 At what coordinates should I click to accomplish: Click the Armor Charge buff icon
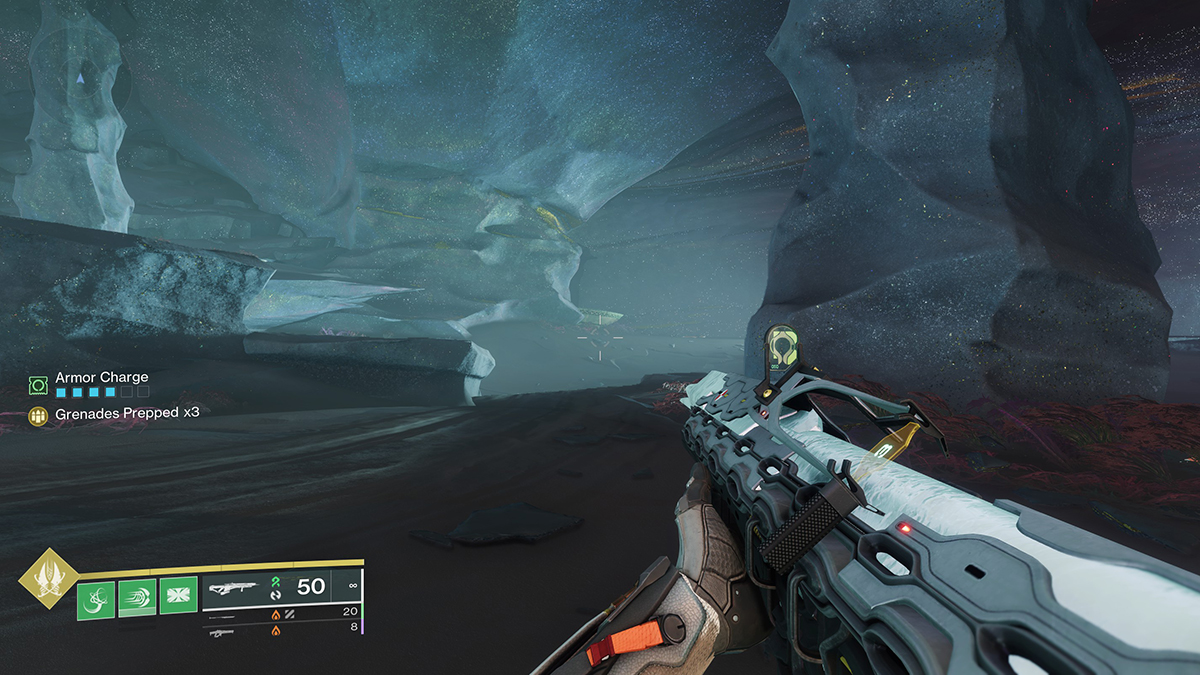pyautogui.click(x=38, y=384)
